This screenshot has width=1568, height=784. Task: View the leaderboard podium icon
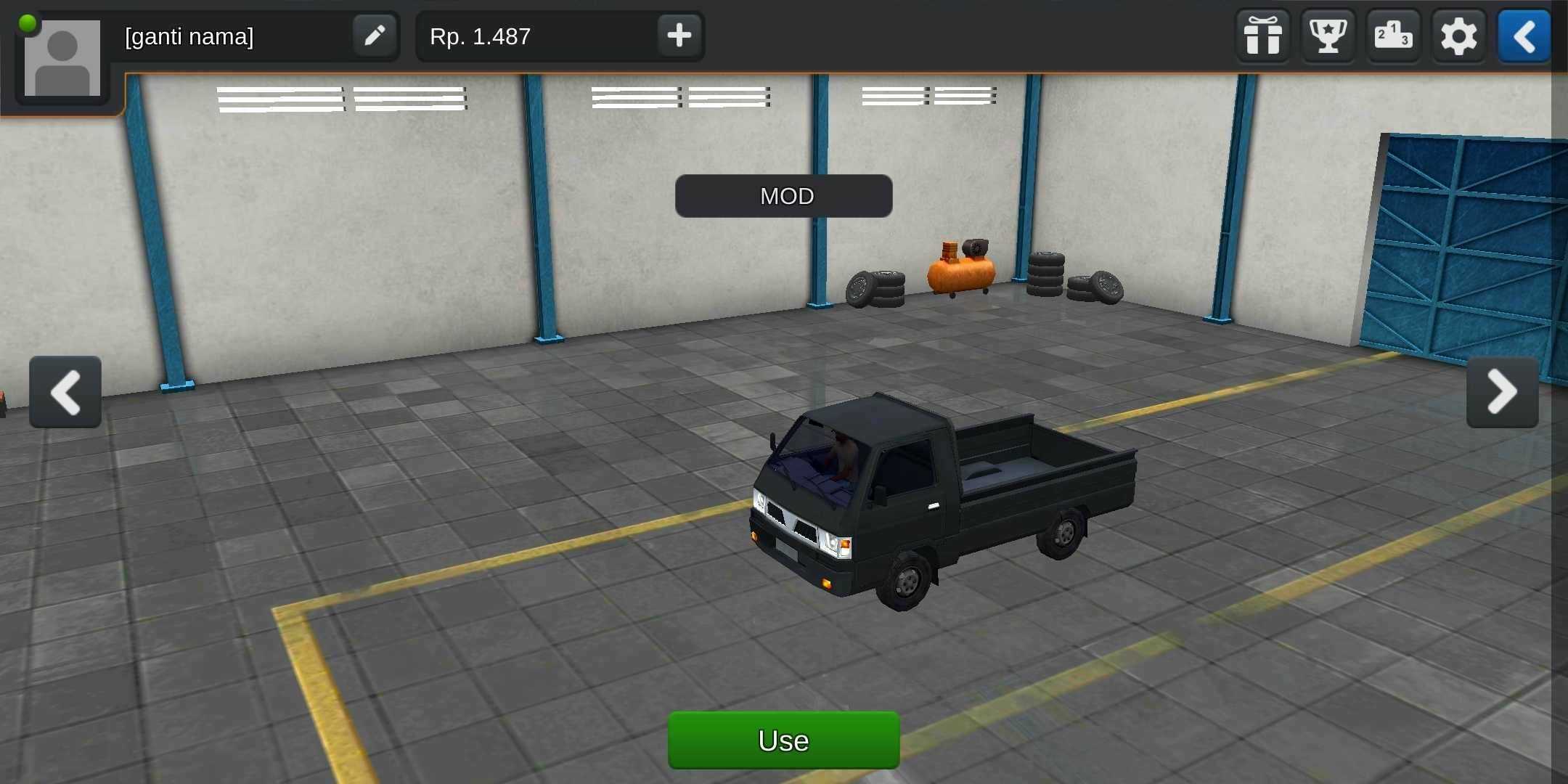pyautogui.click(x=1393, y=36)
